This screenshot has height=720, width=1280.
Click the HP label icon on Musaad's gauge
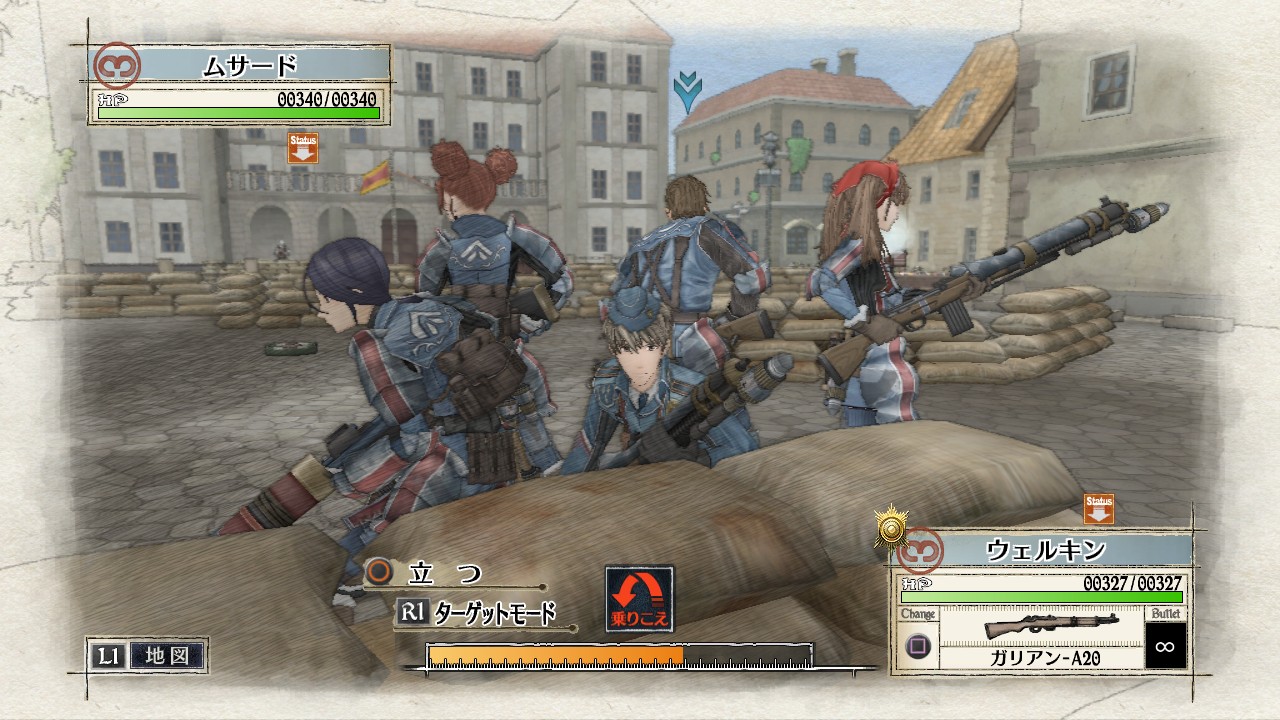[x=111, y=97]
